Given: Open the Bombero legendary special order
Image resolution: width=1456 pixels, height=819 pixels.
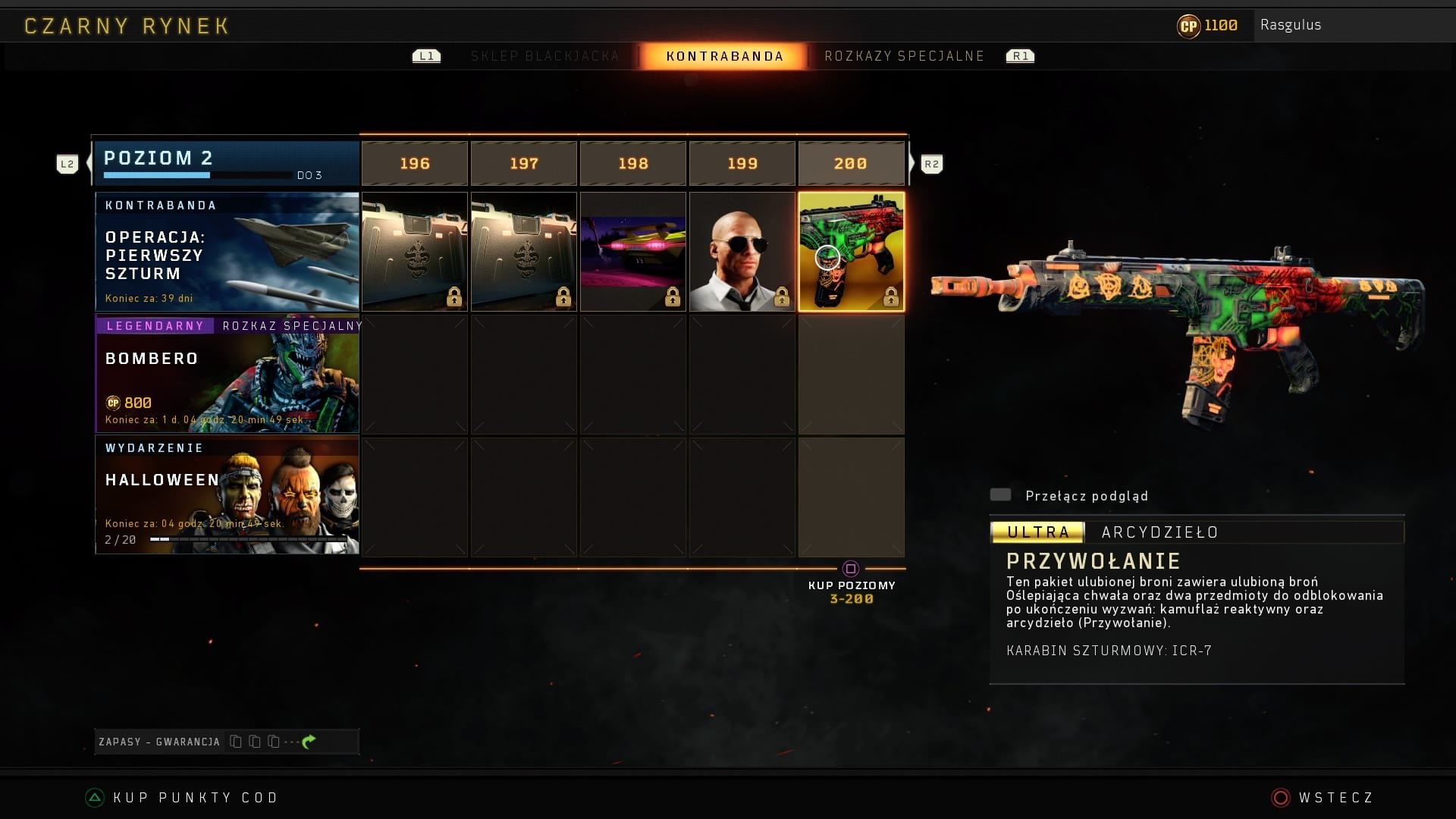Looking at the screenshot, I should (x=227, y=375).
